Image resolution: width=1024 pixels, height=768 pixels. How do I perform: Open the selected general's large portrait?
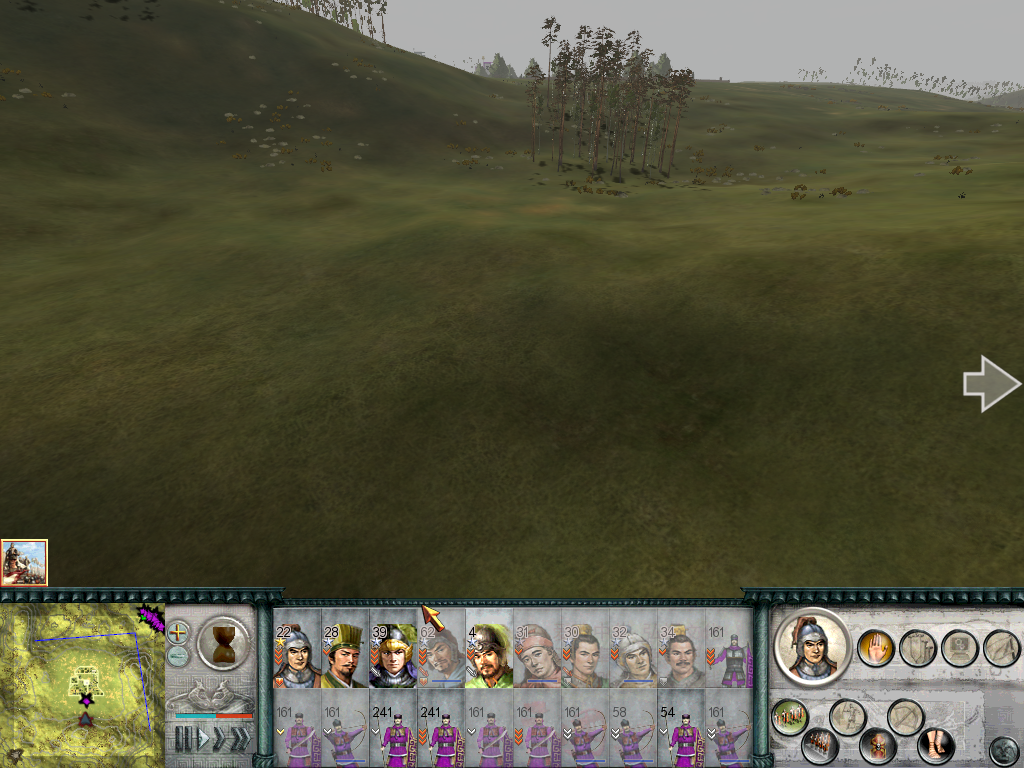coord(812,646)
